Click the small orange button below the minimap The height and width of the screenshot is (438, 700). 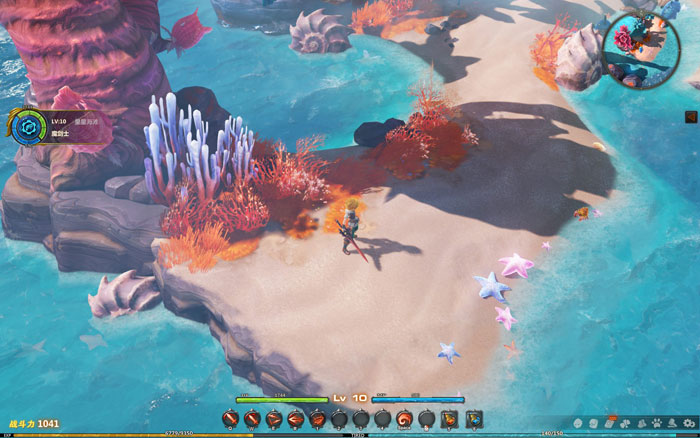(x=690, y=117)
